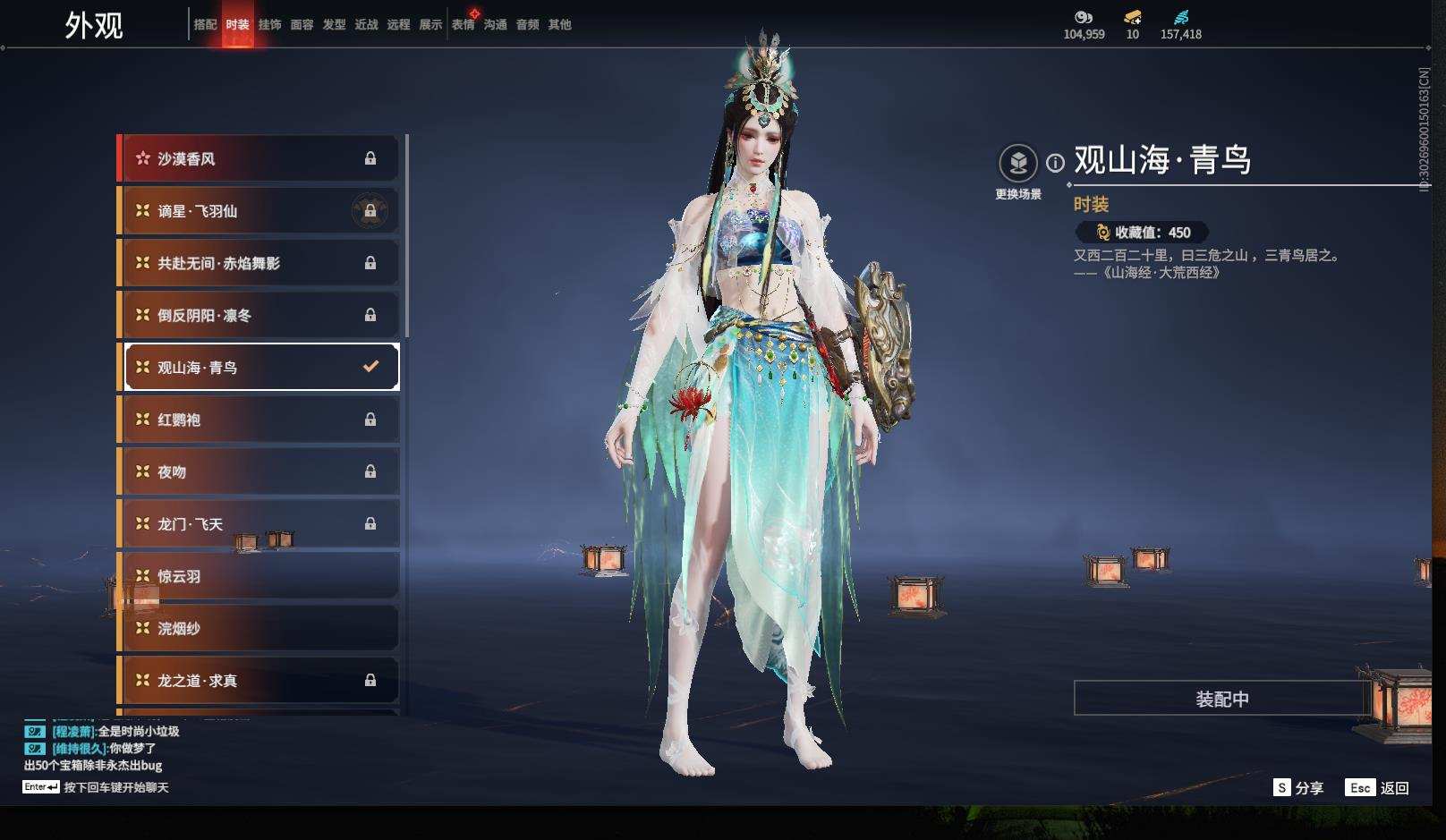Open the 近战 melee weapon tab
1446x840 pixels.
(x=366, y=25)
